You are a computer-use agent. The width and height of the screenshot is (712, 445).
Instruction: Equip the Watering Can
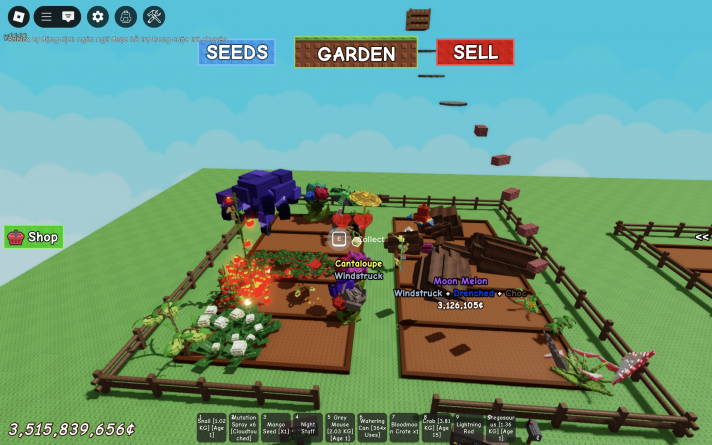pyautogui.click(x=372, y=427)
